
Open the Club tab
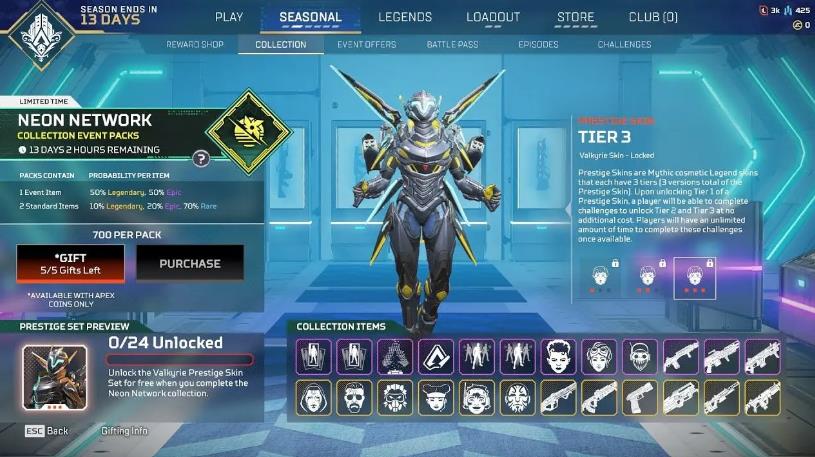pos(653,17)
